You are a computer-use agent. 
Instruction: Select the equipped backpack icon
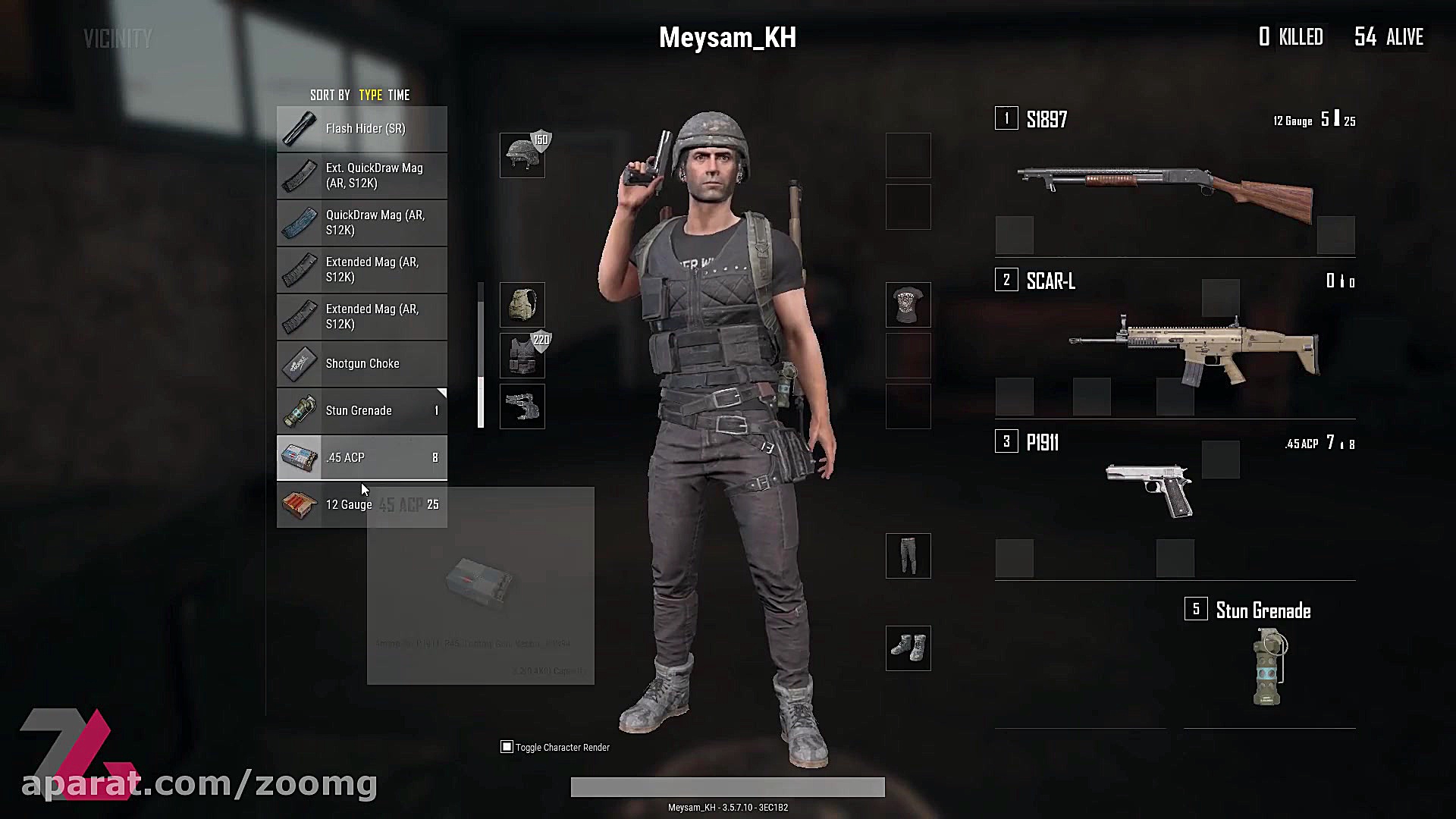click(x=522, y=306)
